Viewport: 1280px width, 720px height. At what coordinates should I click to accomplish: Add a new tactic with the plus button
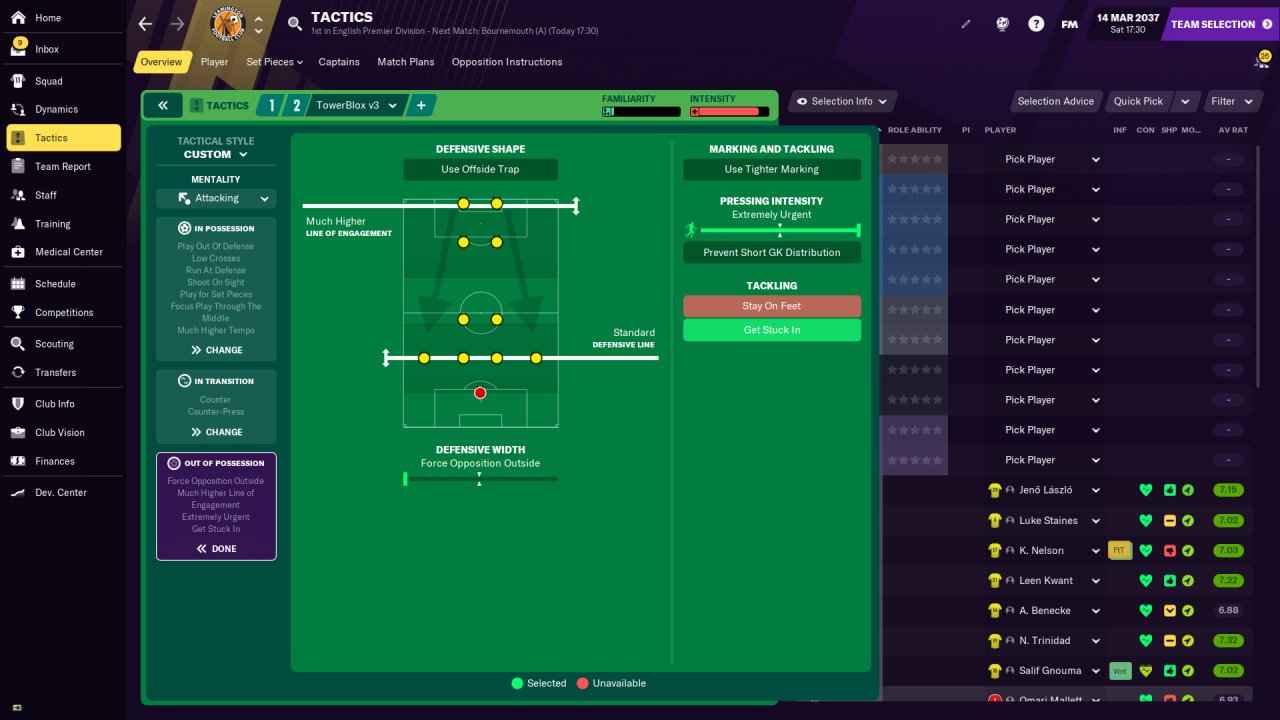point(421,105)
